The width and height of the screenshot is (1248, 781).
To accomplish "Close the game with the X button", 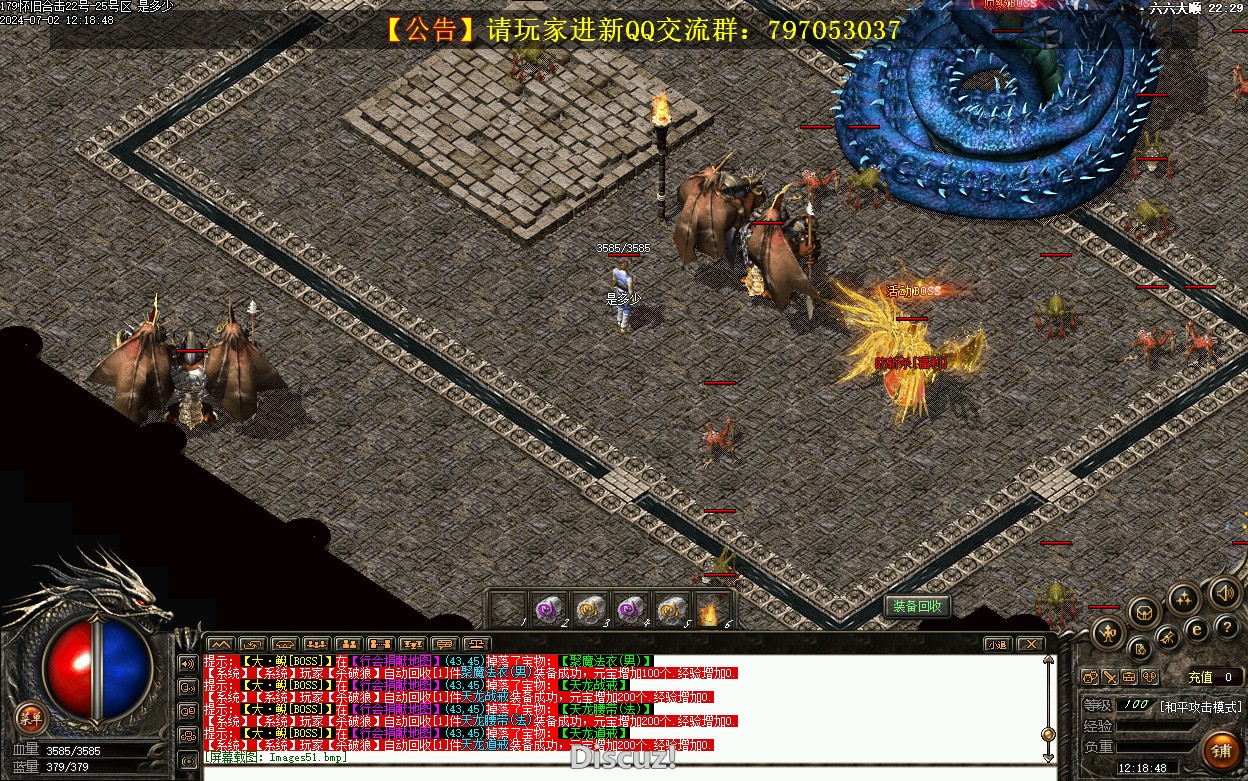I will [x=1030, y=644].
